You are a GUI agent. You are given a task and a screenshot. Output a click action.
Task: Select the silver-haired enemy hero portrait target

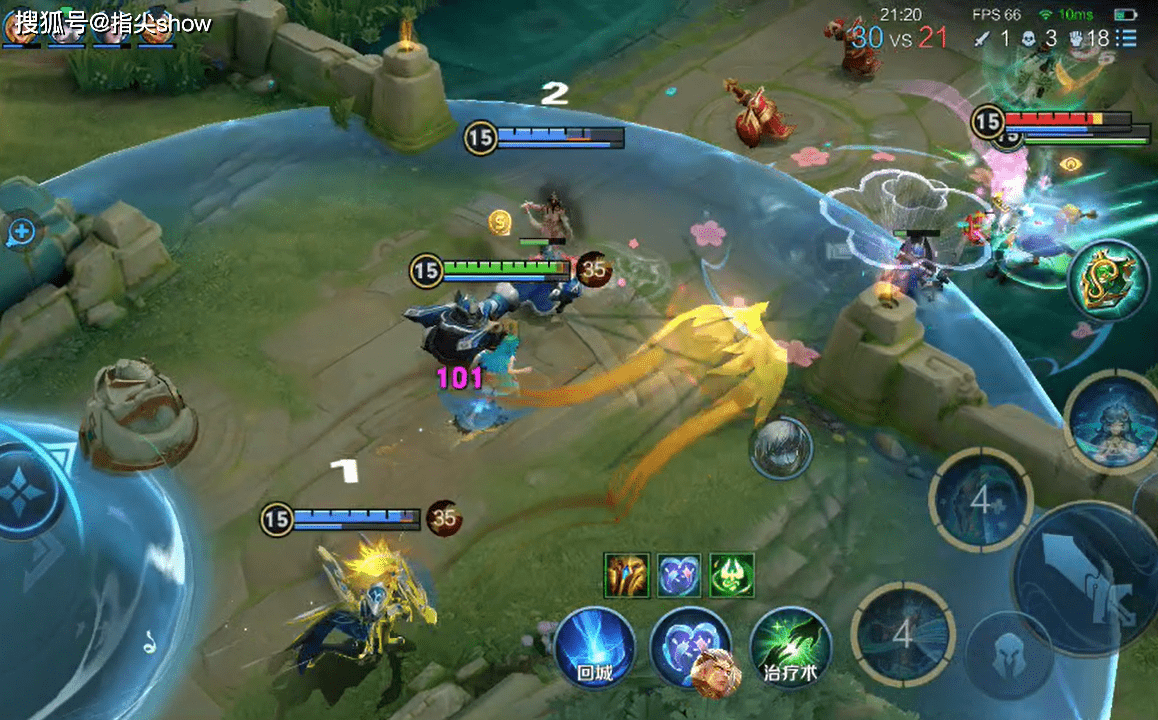click(x=781, y=448)
